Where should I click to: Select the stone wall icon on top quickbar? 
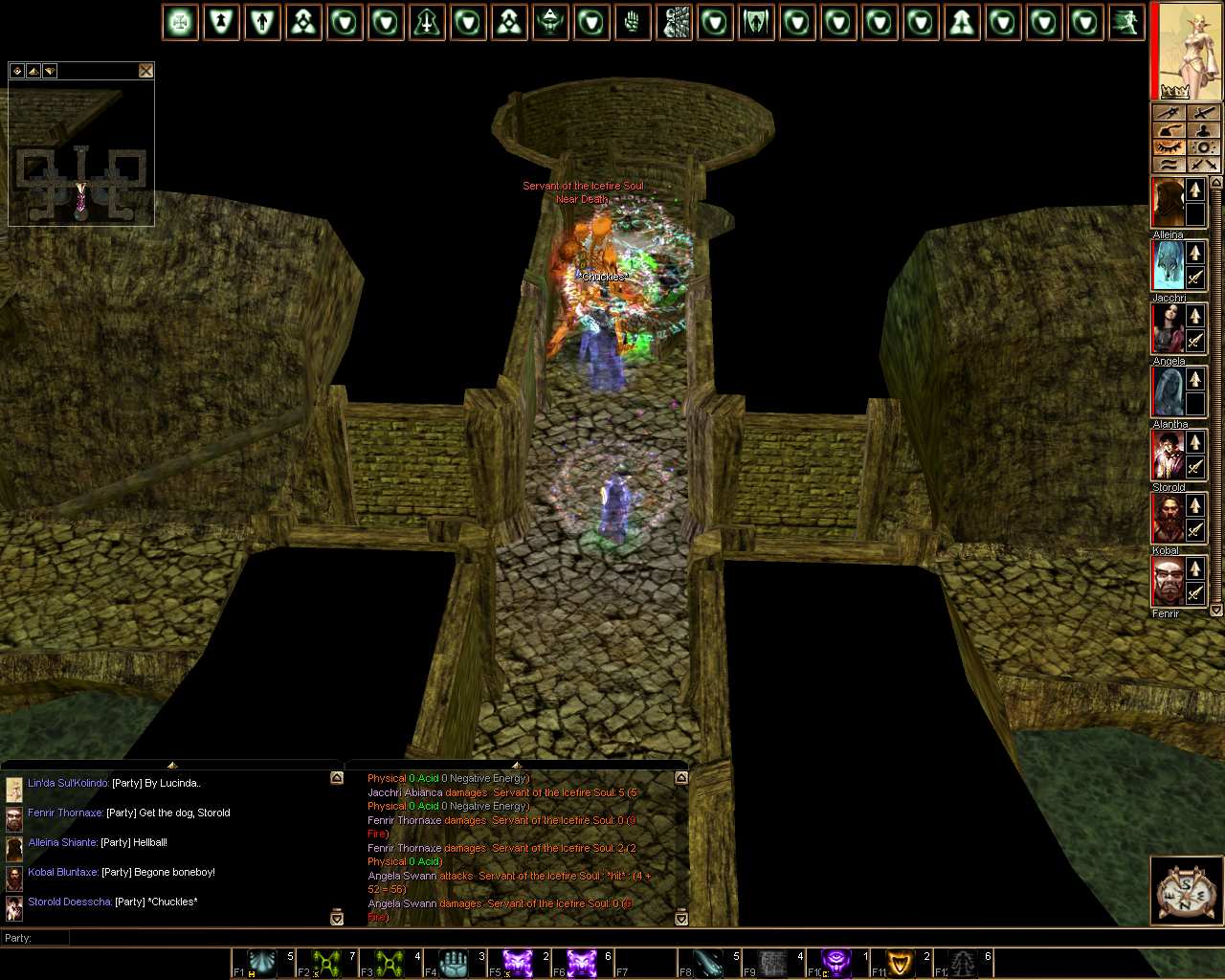pos(675,22)
